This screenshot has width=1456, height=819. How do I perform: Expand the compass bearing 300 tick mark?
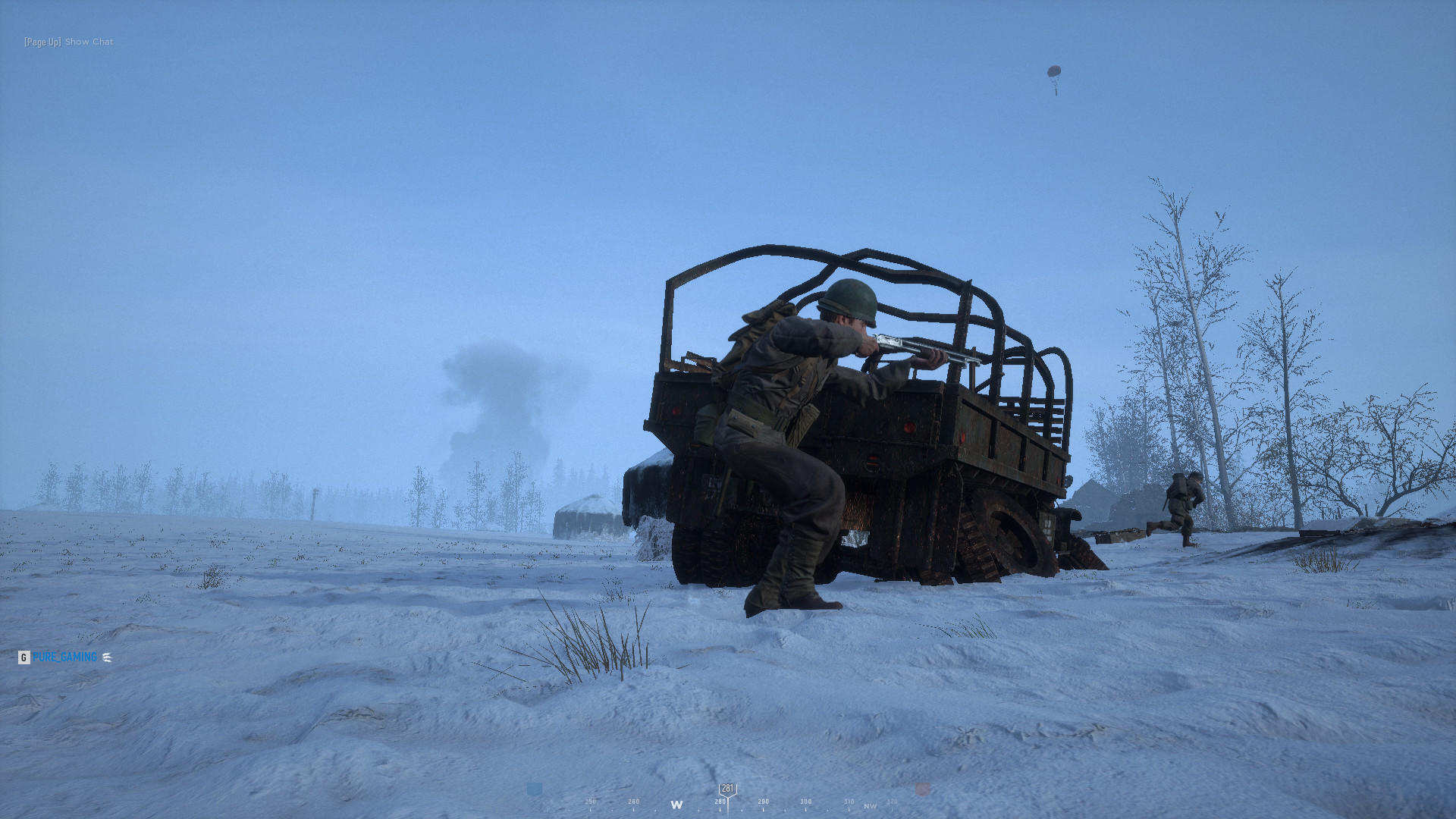[805, 801]
